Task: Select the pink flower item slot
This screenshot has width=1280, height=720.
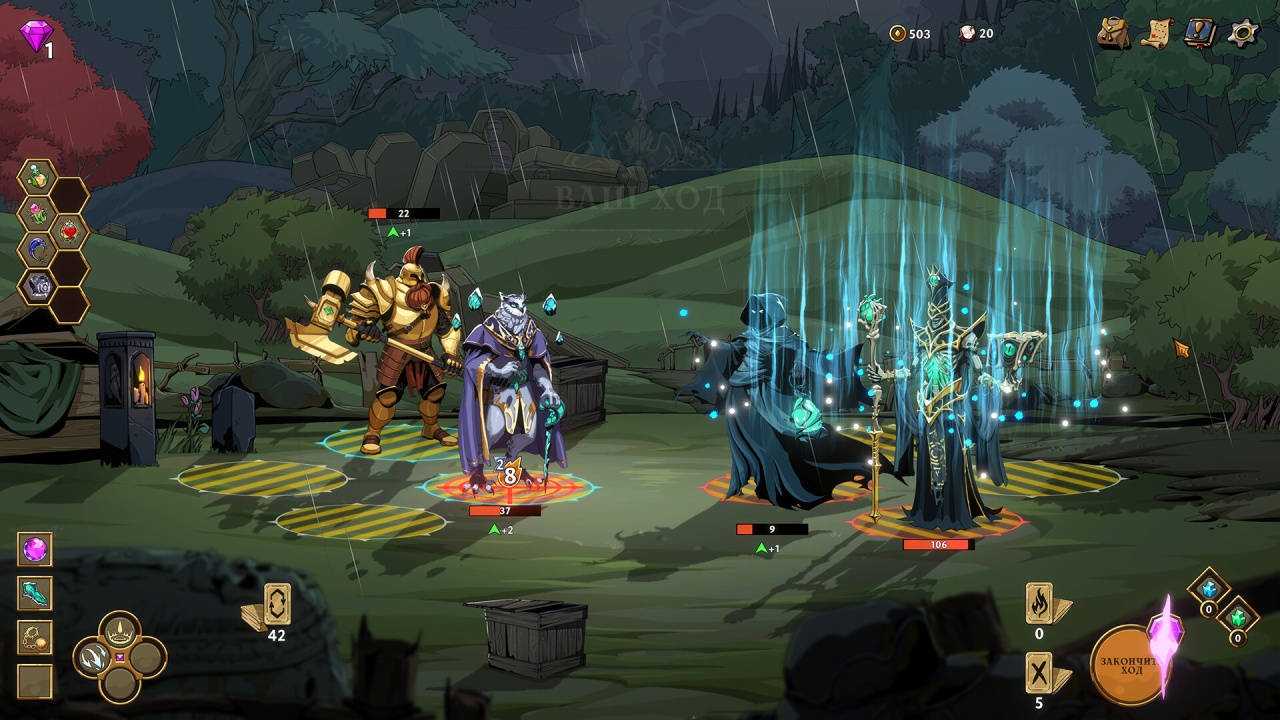Action: 36,214
